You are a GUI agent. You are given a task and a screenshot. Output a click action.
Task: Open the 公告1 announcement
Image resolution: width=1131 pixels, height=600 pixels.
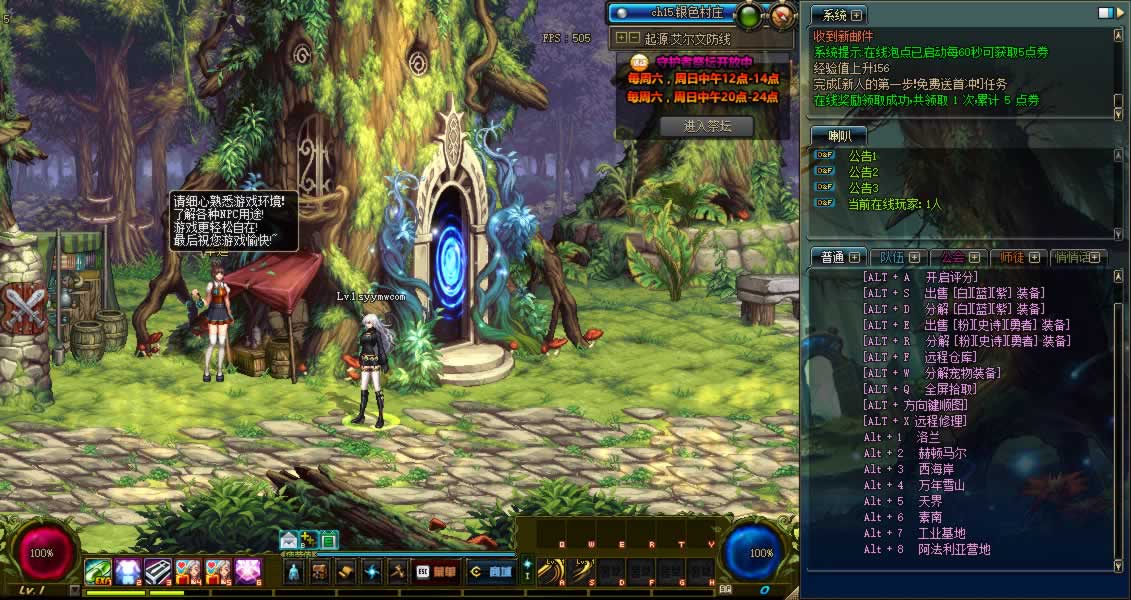[862, 156]
